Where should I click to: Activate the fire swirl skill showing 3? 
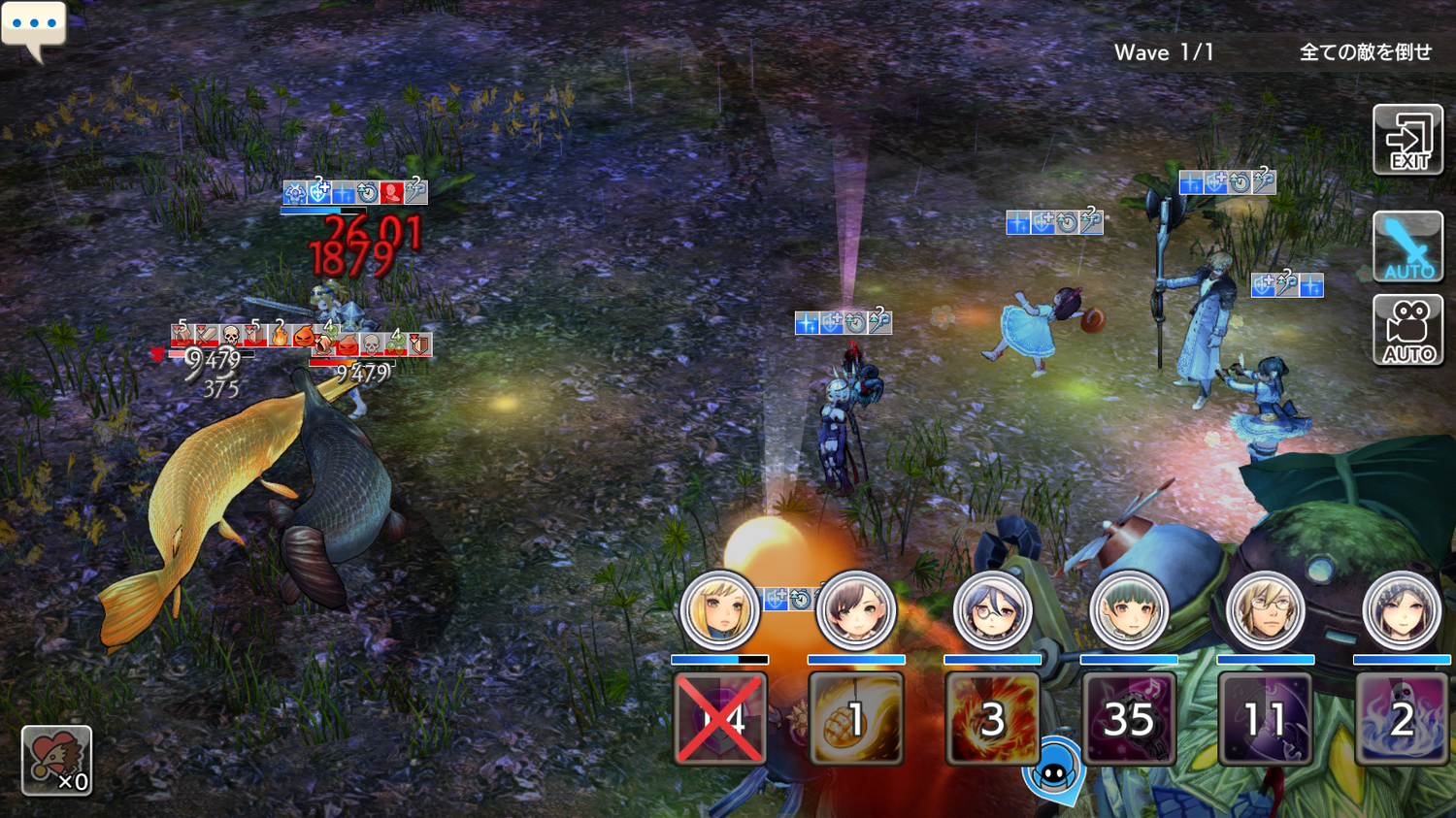[x=992, y=719]
